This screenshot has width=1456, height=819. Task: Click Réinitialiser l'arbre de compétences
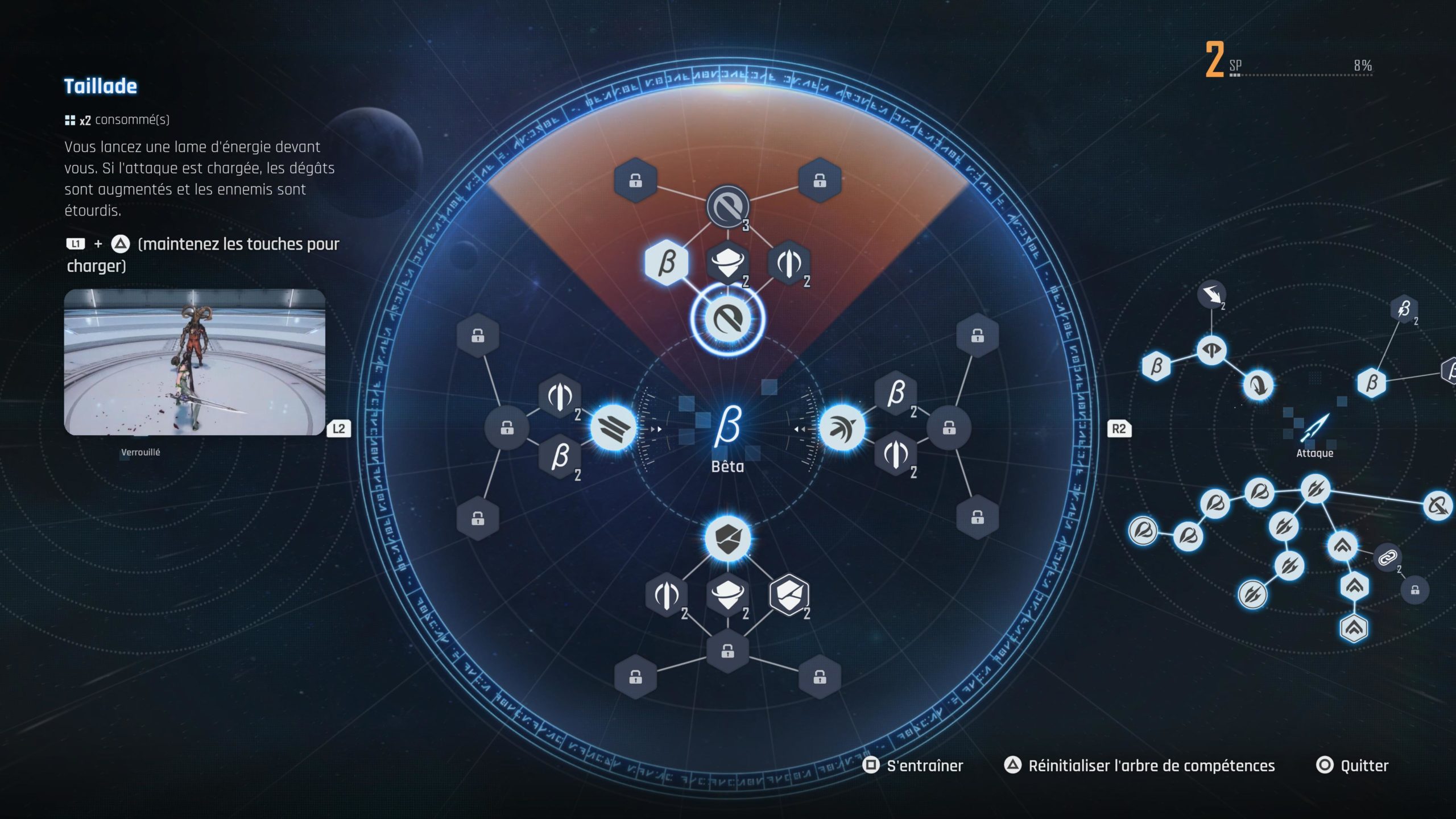(x=1151, y=766)
